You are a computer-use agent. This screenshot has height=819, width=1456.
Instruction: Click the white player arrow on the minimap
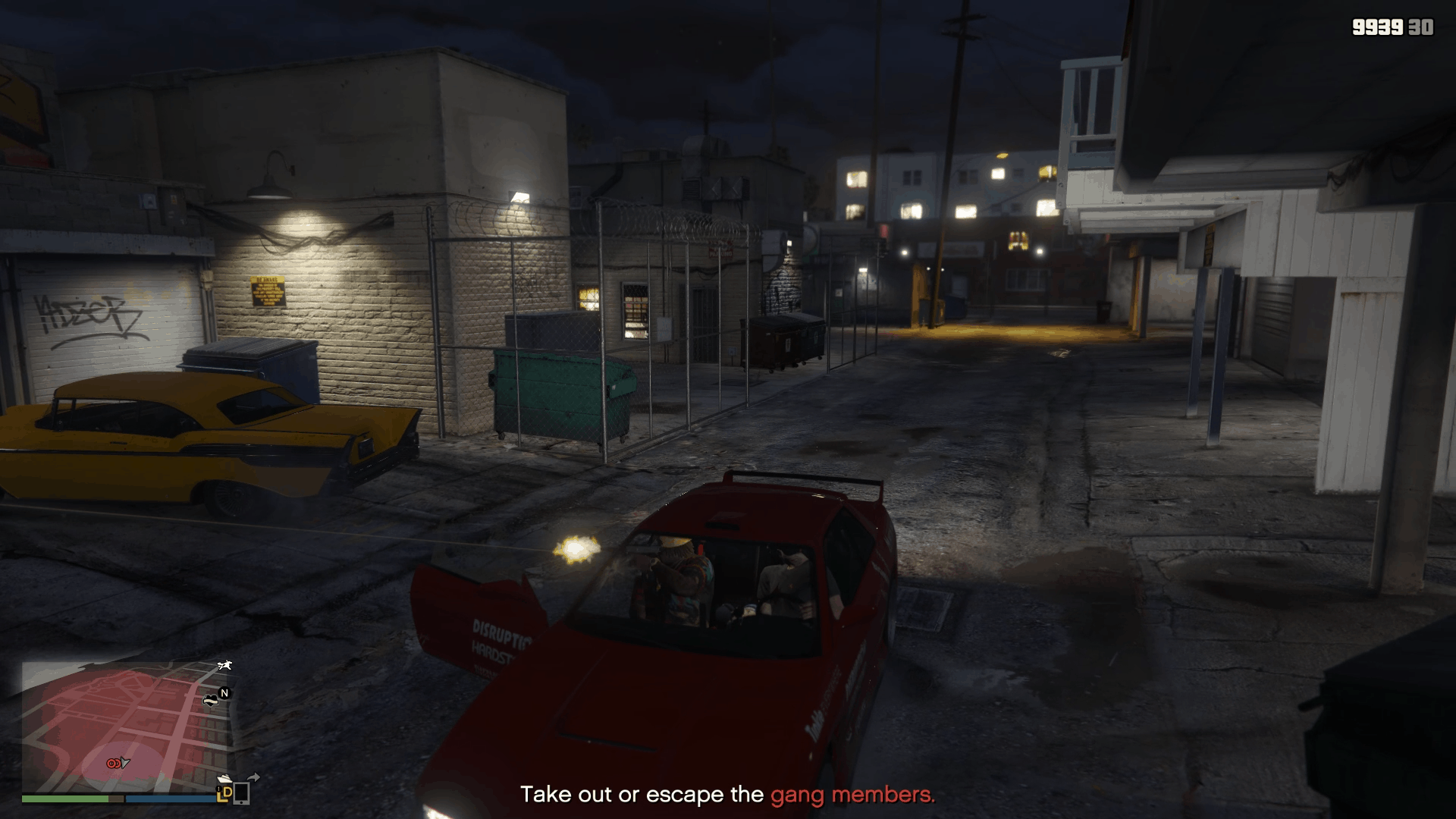point(124,764)
